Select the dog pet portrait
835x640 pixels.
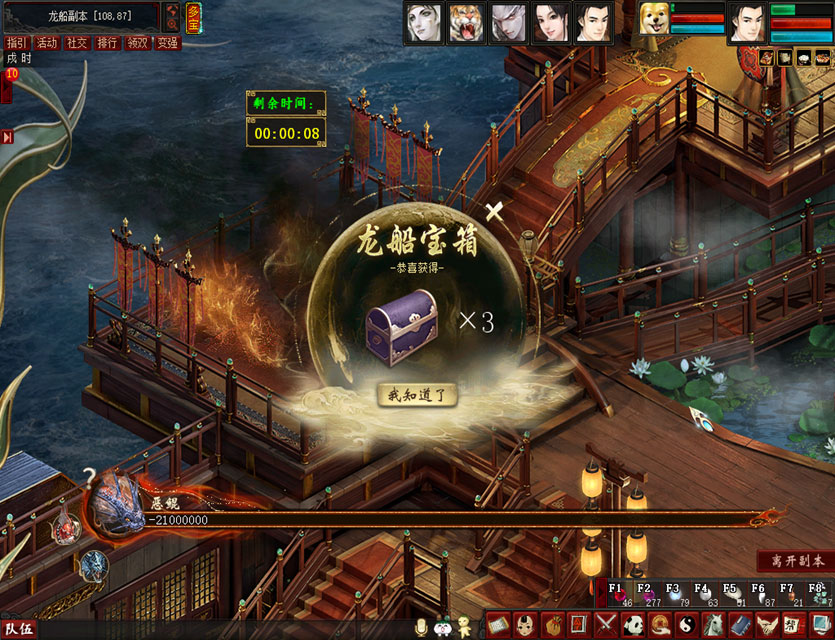coord(654,20)
